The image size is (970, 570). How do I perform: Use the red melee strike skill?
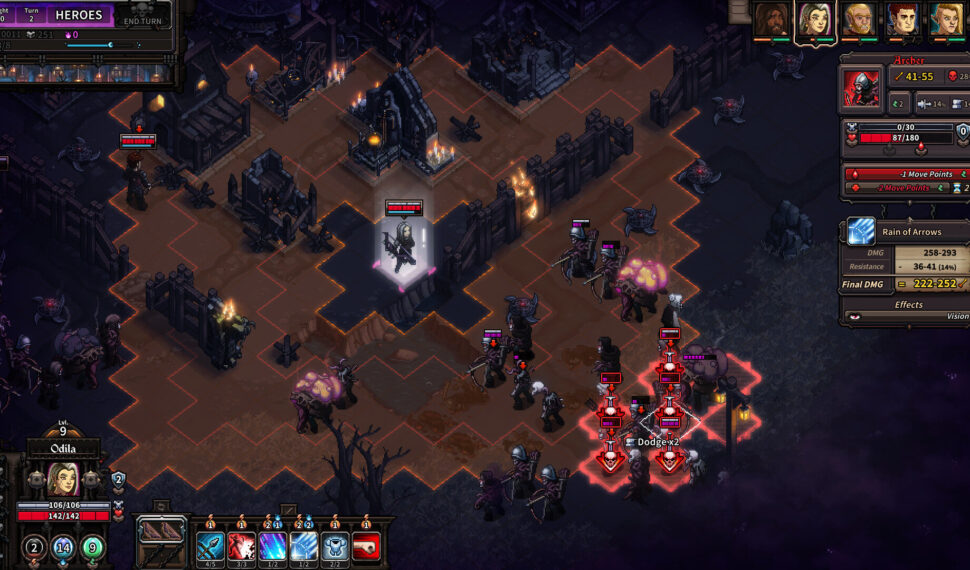click(241, 547)
